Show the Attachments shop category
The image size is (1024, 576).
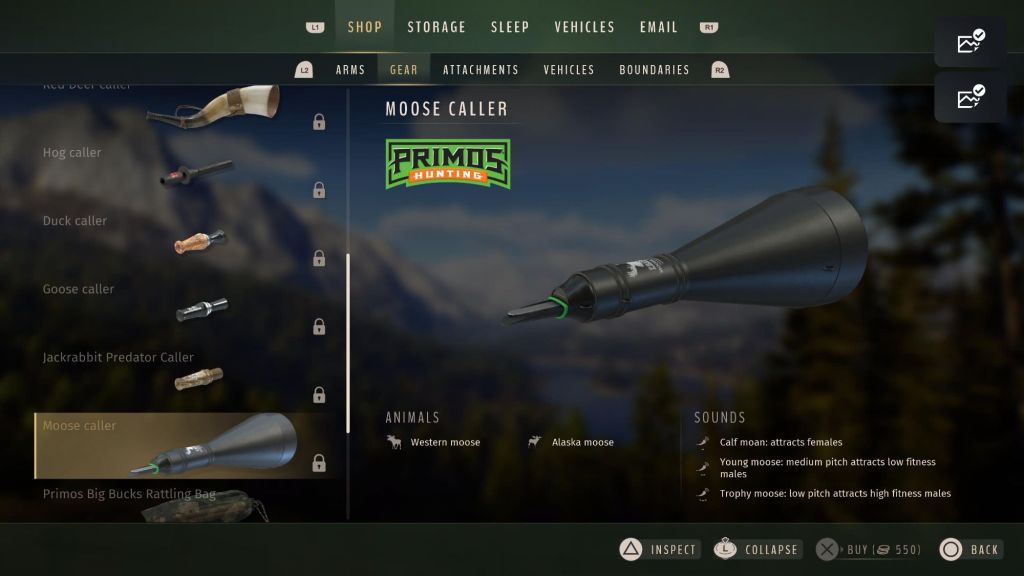[481, 70]
